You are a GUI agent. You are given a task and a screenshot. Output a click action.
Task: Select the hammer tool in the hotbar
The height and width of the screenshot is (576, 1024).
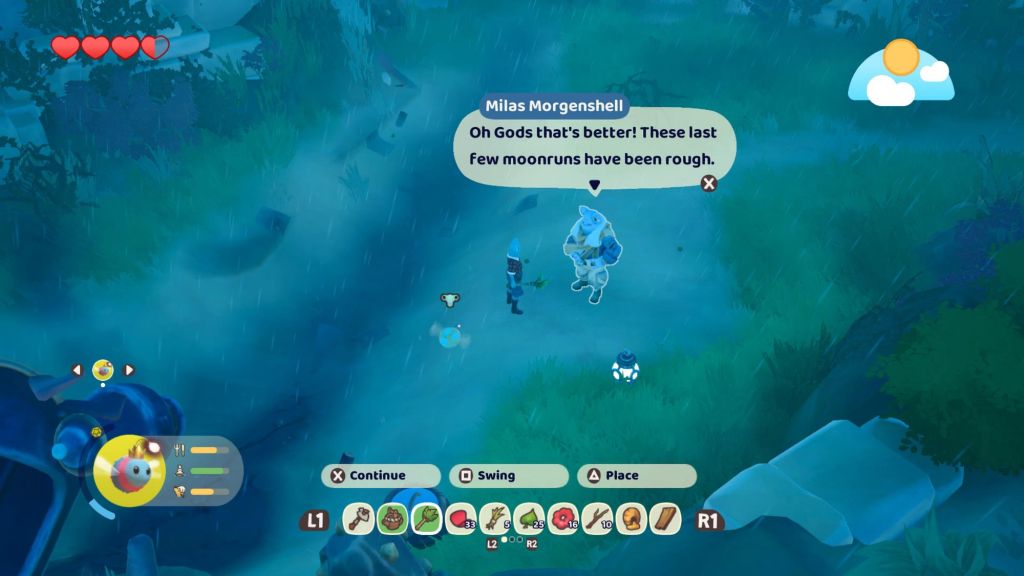tap(358, 519)
